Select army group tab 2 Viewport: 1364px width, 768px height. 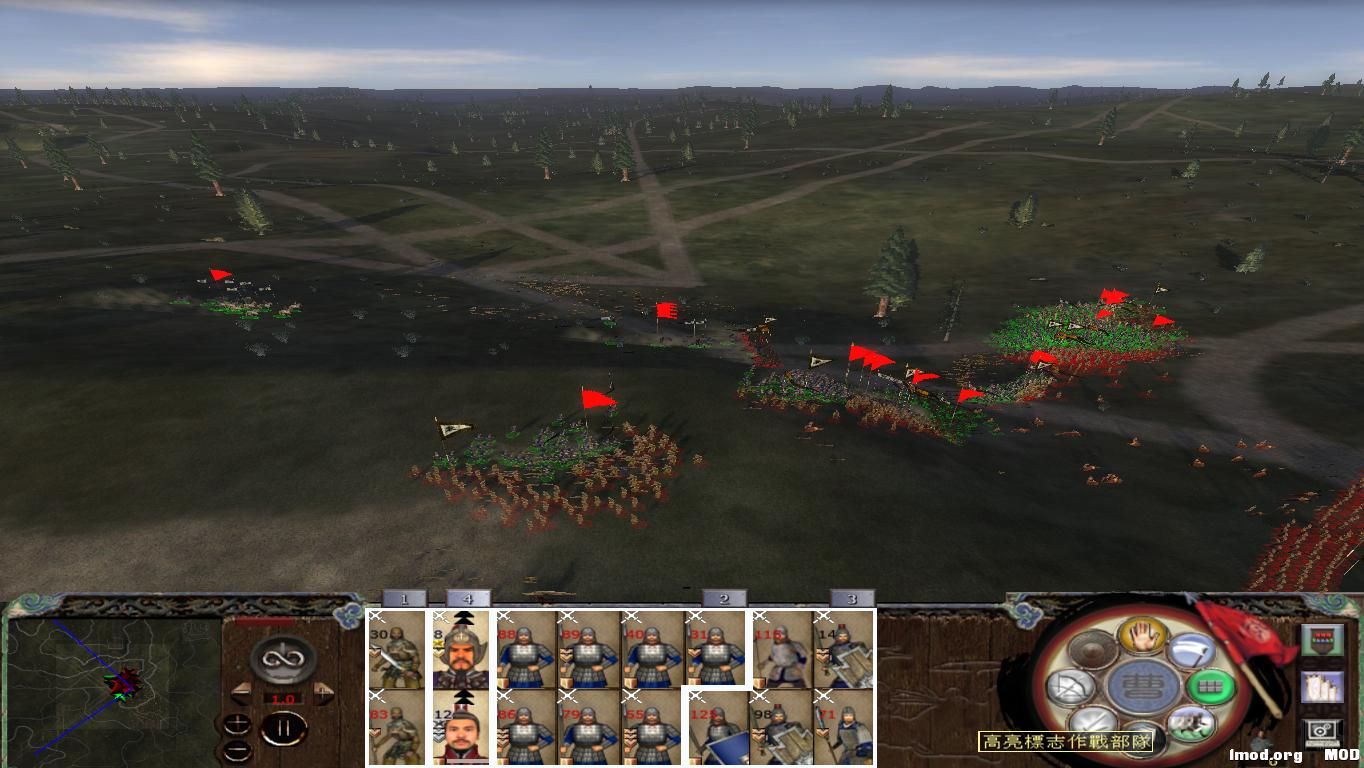[722, 600]
